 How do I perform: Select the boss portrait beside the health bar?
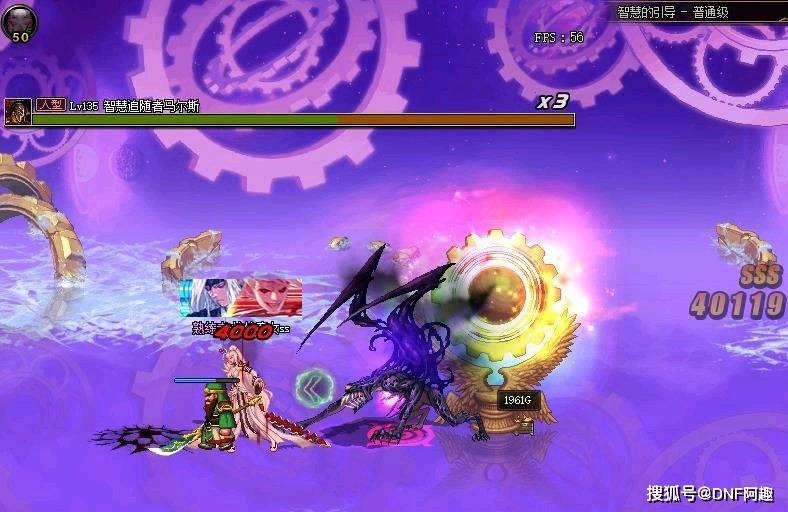[x=16, y=112]
